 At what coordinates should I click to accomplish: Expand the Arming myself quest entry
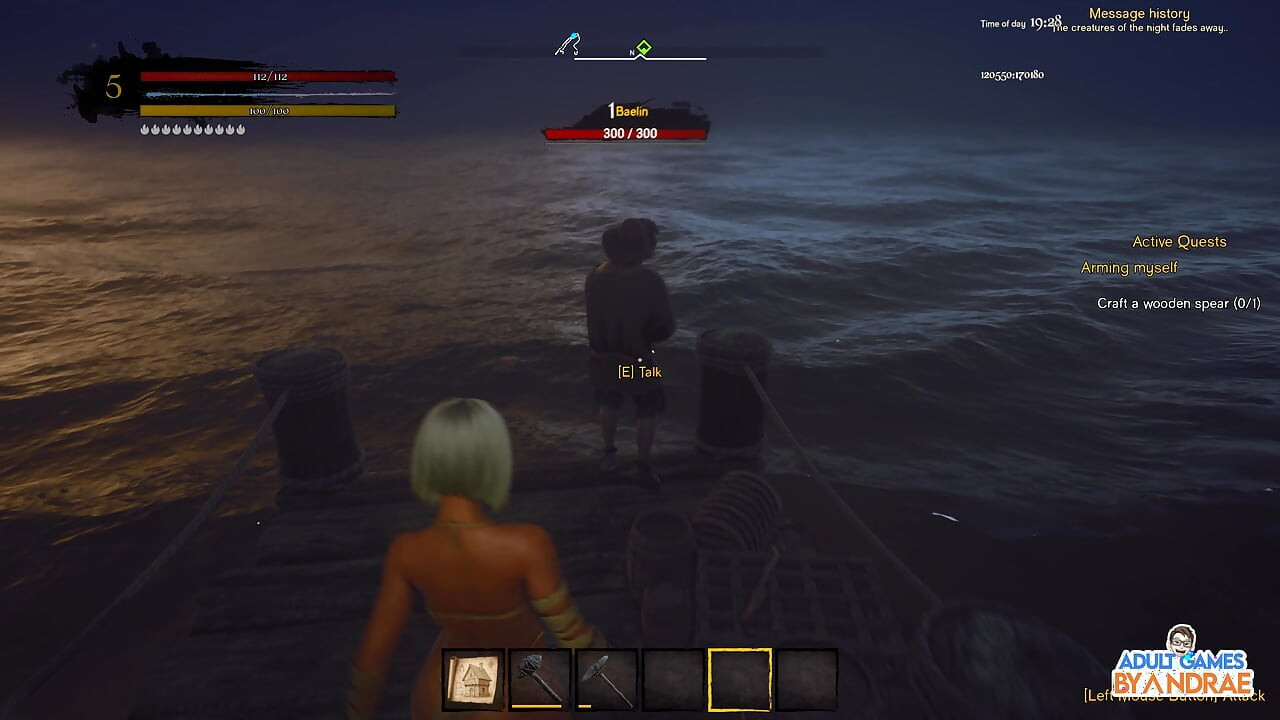[x=1129, y=267]
